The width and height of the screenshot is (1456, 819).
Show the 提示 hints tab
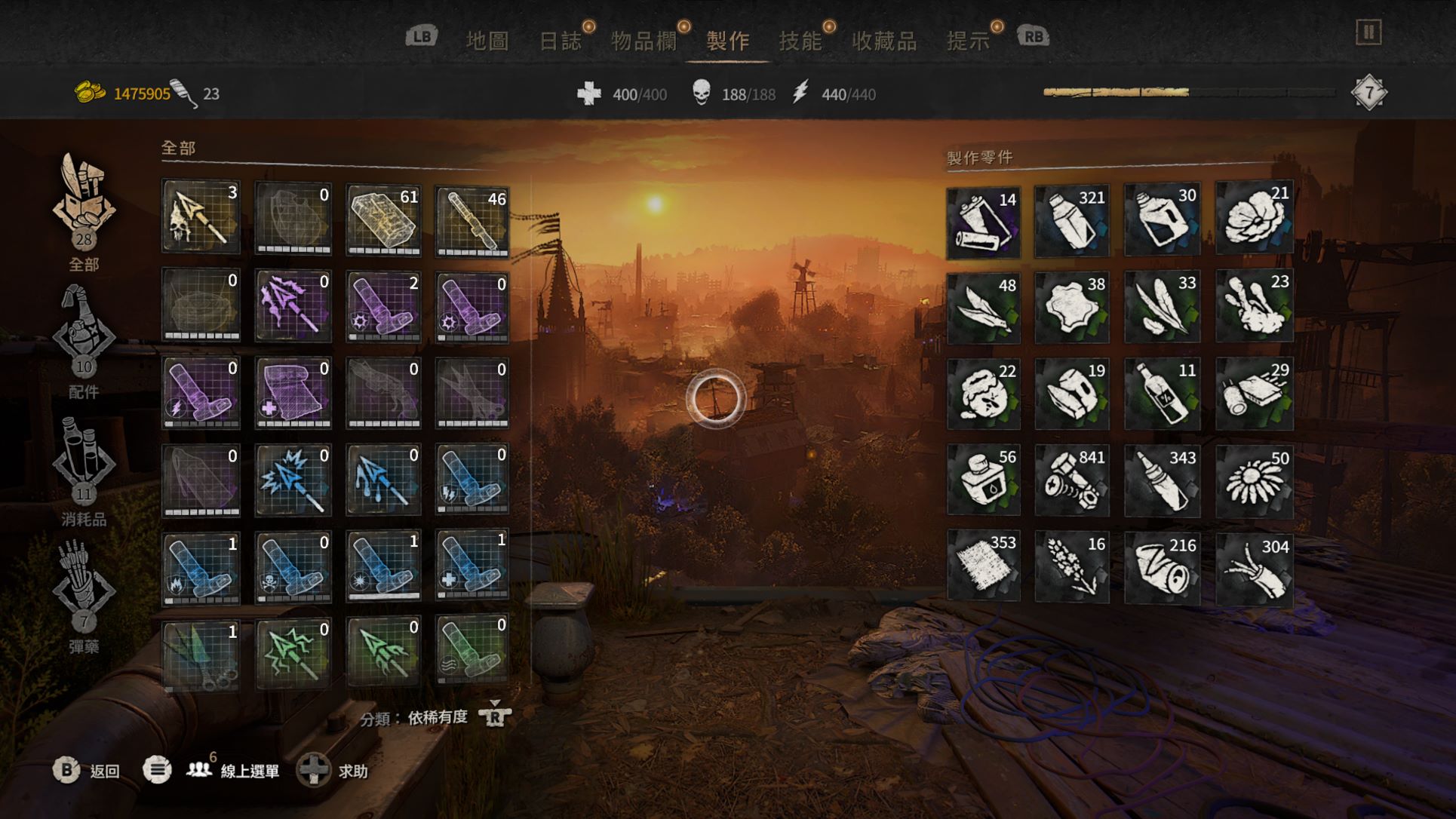tap(968, 40)
